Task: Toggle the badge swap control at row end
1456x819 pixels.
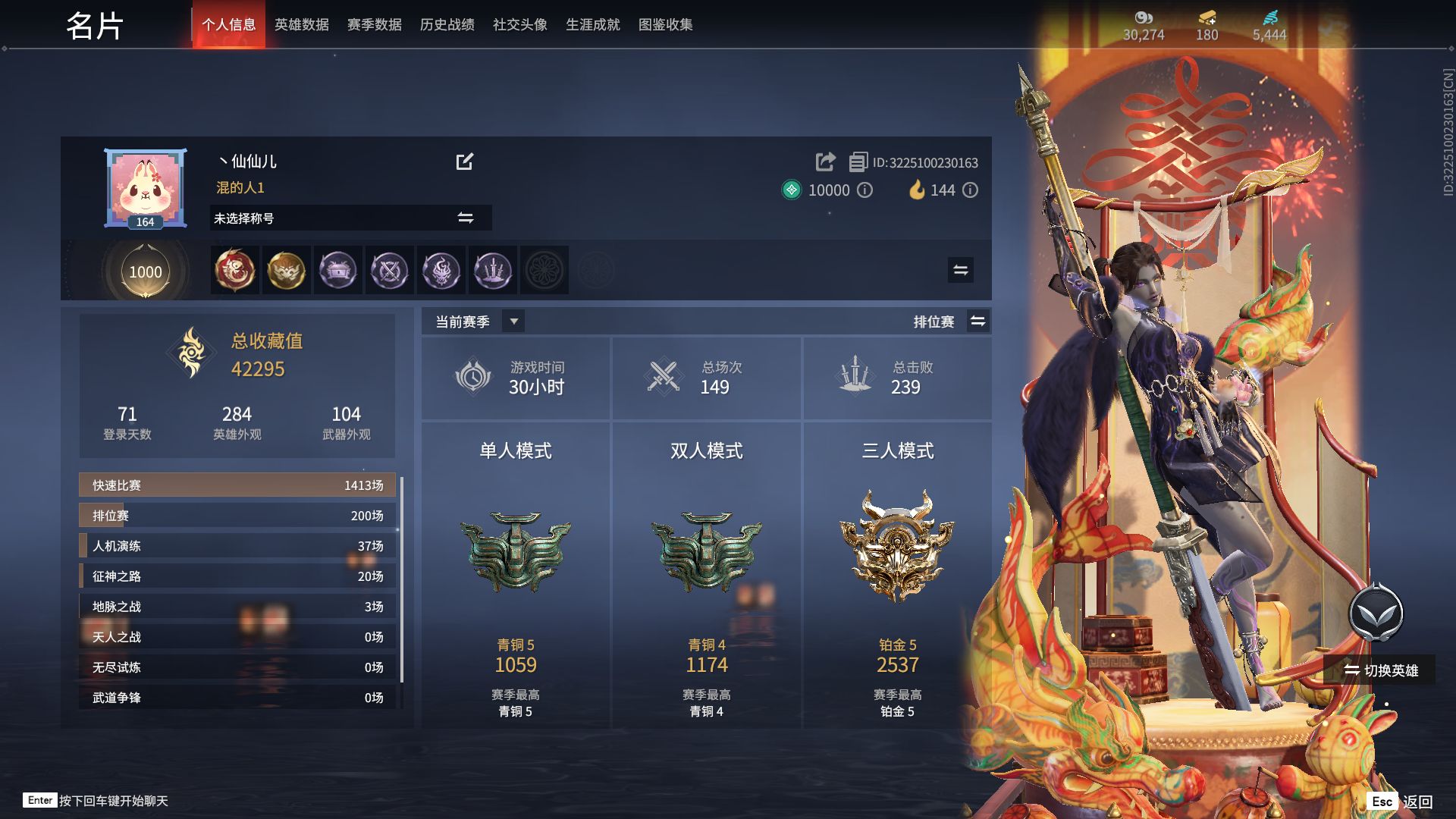Action: (x=959, y=269)
